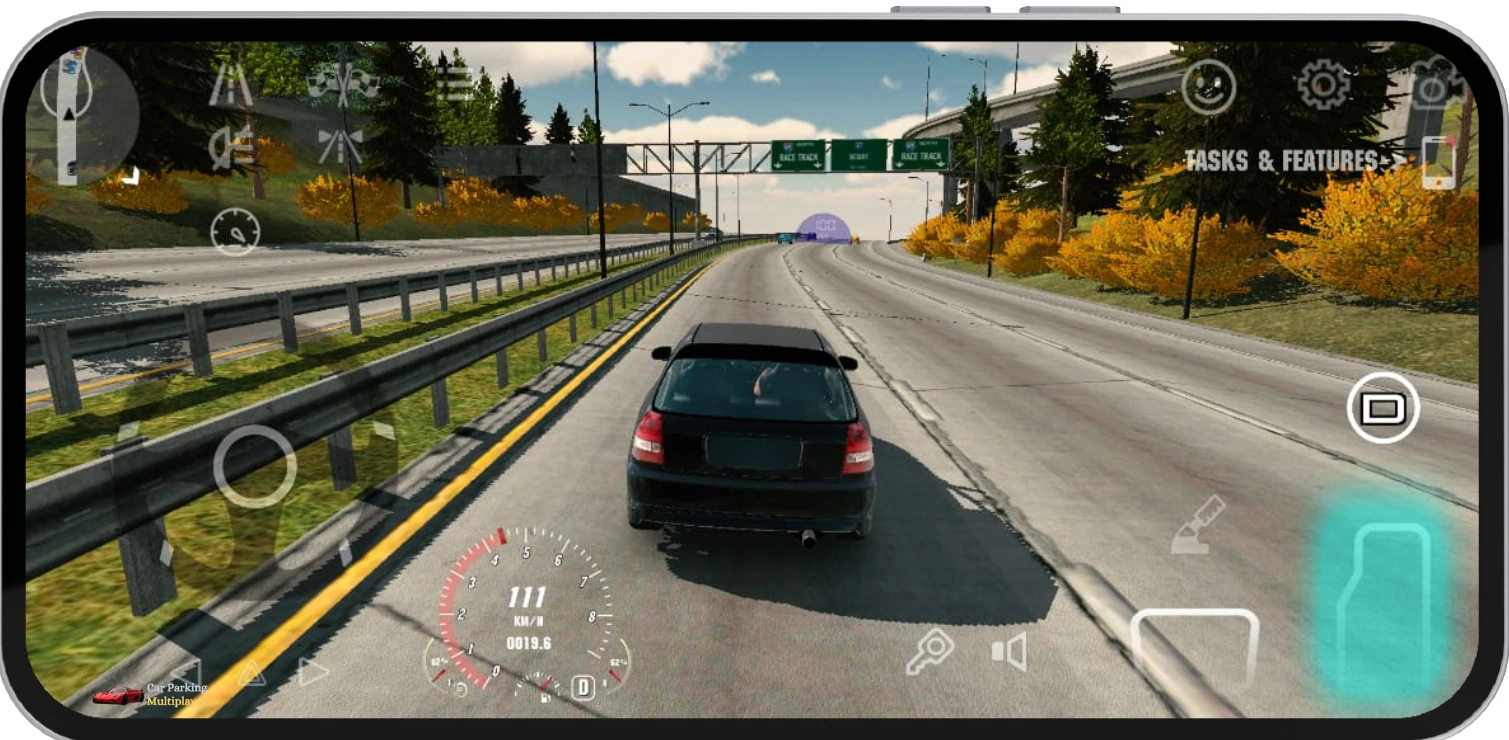Expand Tasks & Features via its arrow

pyautogui.click(x=1397, y=159)
